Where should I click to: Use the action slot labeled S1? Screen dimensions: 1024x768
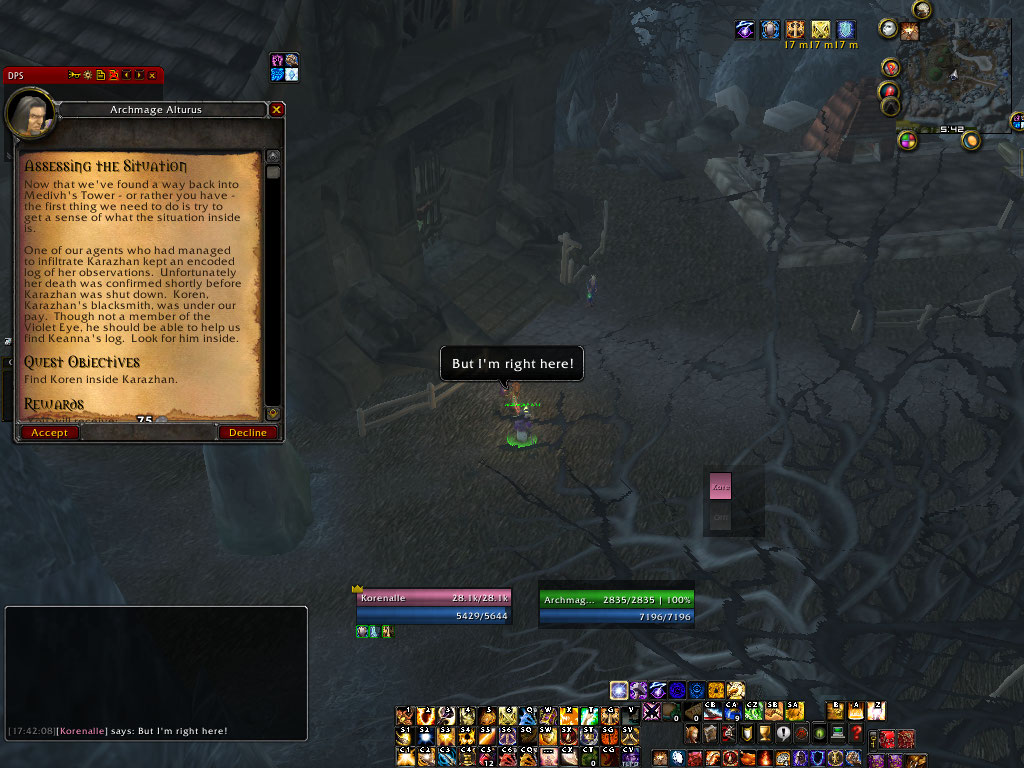click(x=405, y=735)
